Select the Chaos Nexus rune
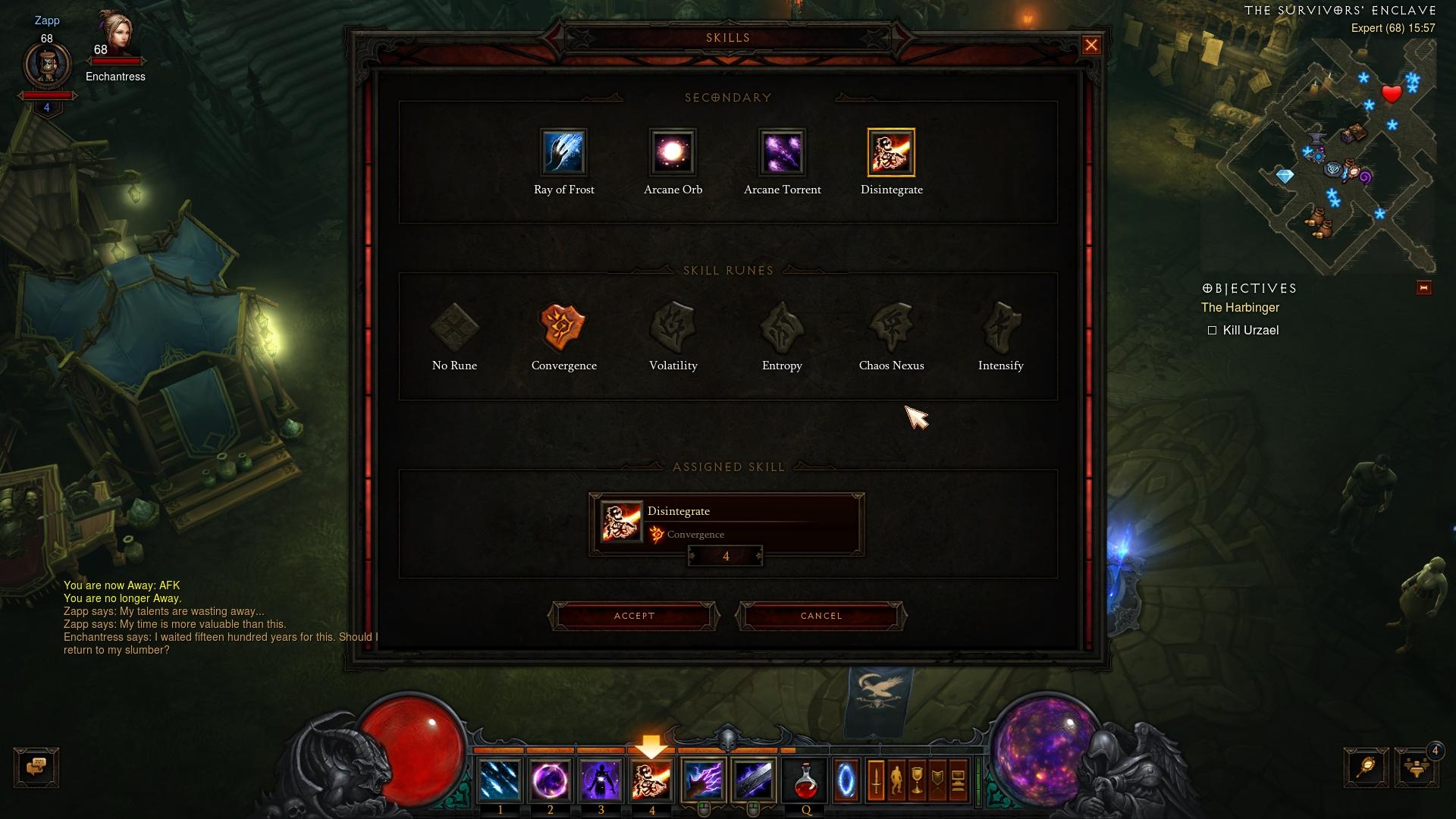Image resolution: width=1456 pixels, height=819 pixels. tap(891, 328)
